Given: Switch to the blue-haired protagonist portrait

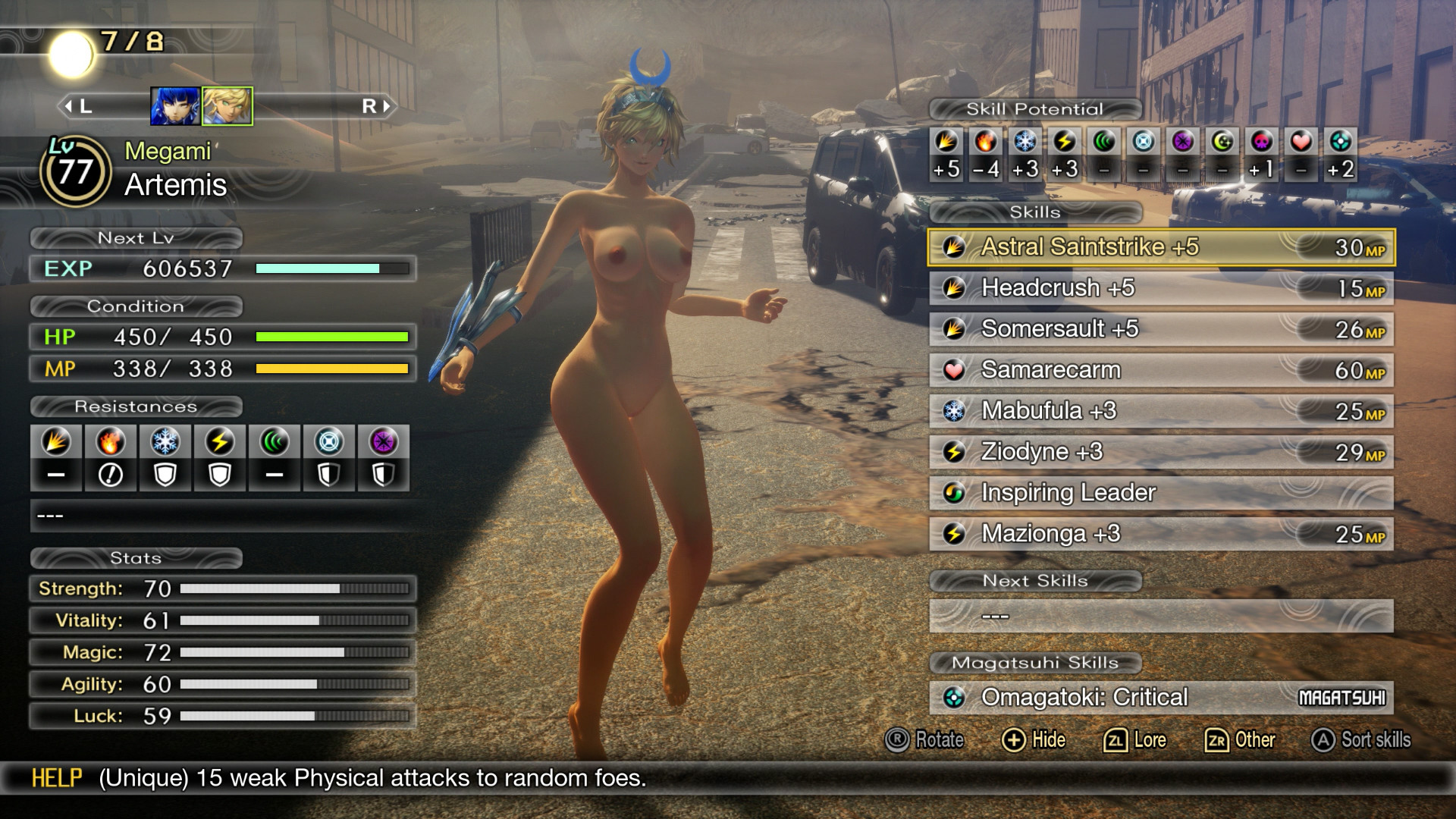Looking at the screenshot, I should coord(175,106).
